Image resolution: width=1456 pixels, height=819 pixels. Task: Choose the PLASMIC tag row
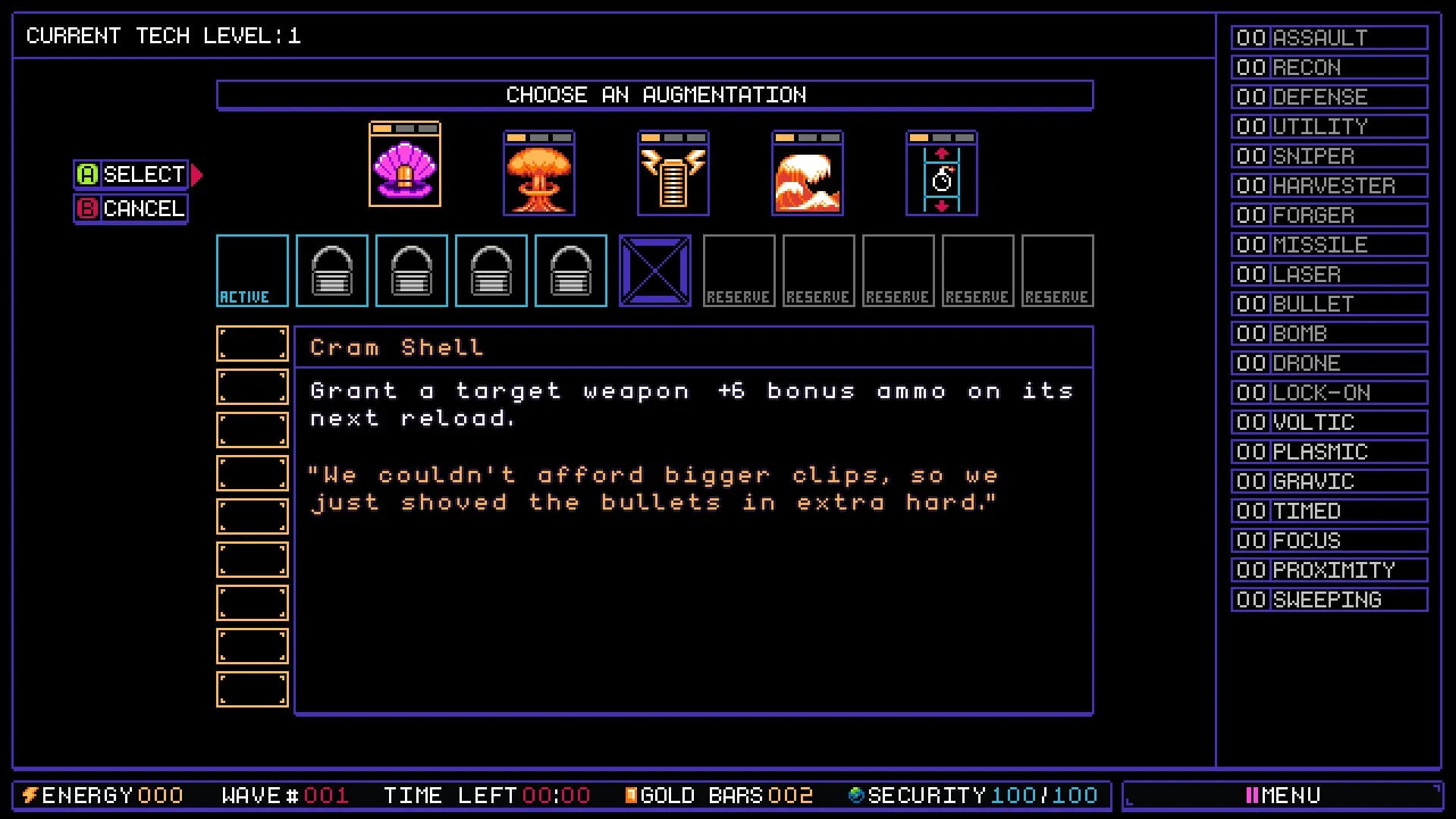tap(1329, 452)
